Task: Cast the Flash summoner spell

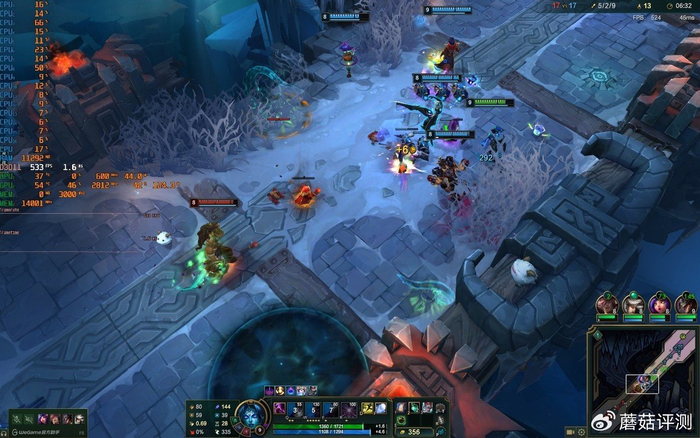Action: click(x=366, y=408)
